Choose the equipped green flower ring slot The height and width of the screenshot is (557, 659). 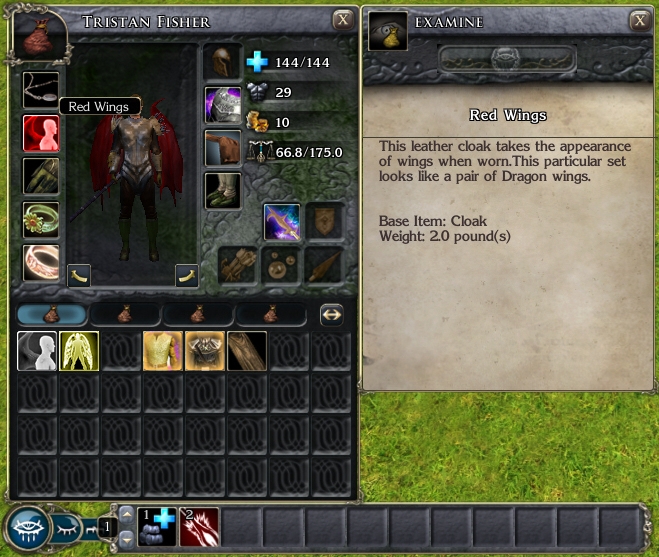[x=41, y=220]
